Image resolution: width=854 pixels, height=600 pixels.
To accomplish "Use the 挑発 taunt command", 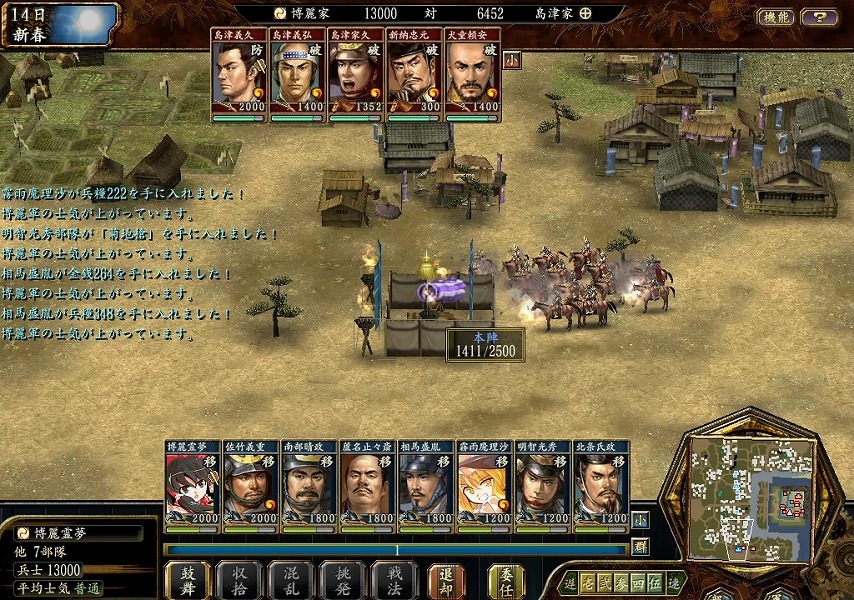I will tap(342, 580).
